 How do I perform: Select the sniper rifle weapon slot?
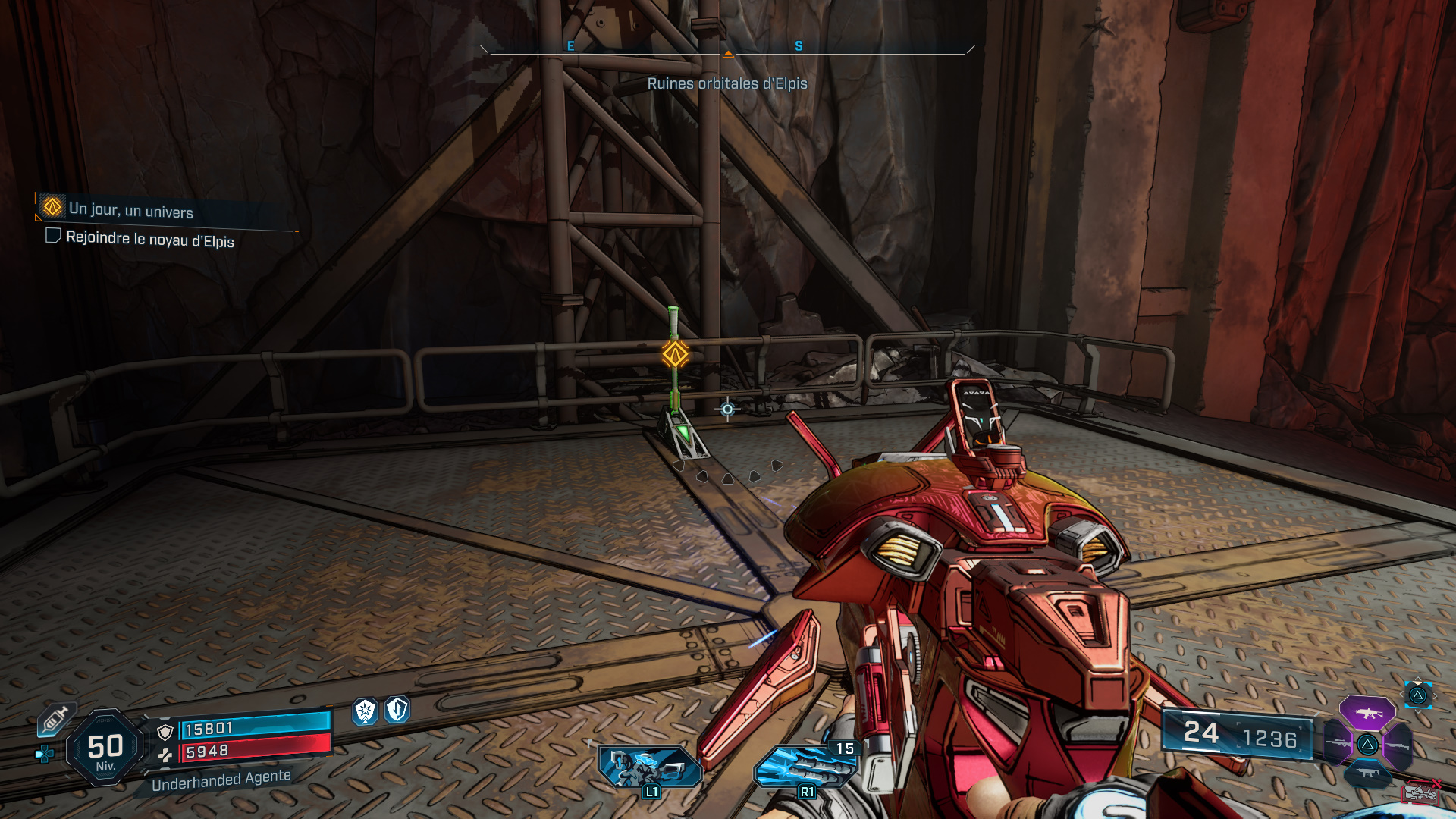tap(1338, 743)
